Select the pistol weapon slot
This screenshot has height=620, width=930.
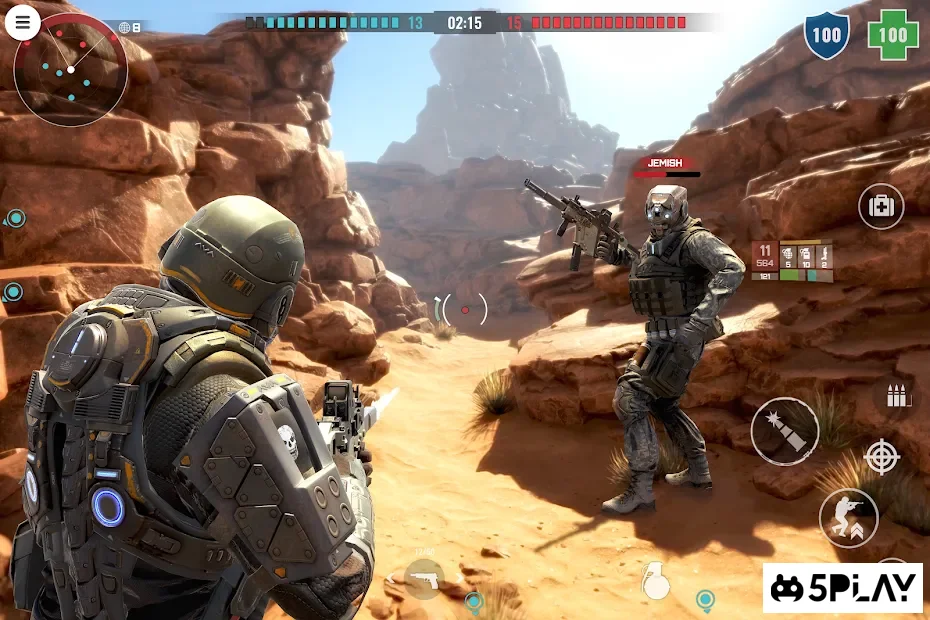(424, 578)
